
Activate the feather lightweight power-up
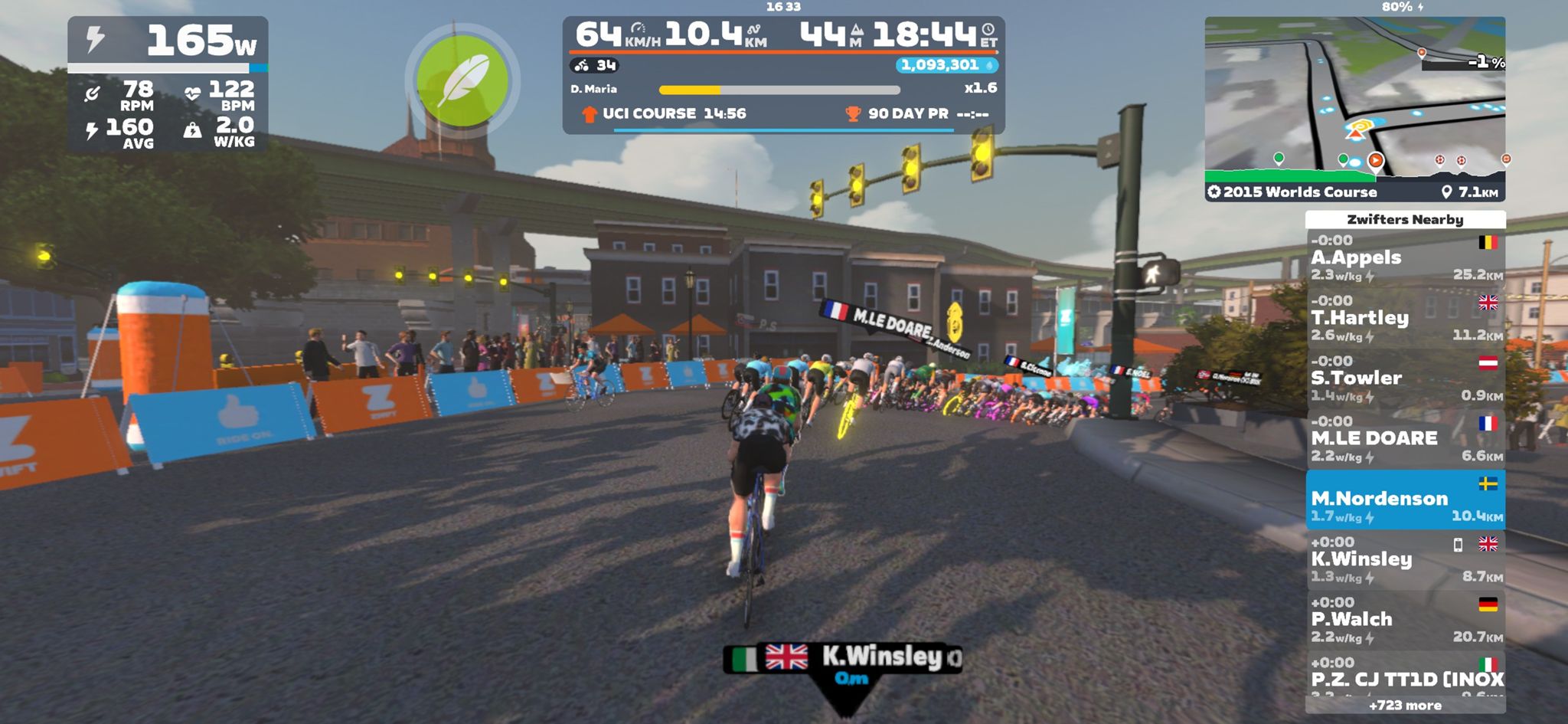(462, 80)
